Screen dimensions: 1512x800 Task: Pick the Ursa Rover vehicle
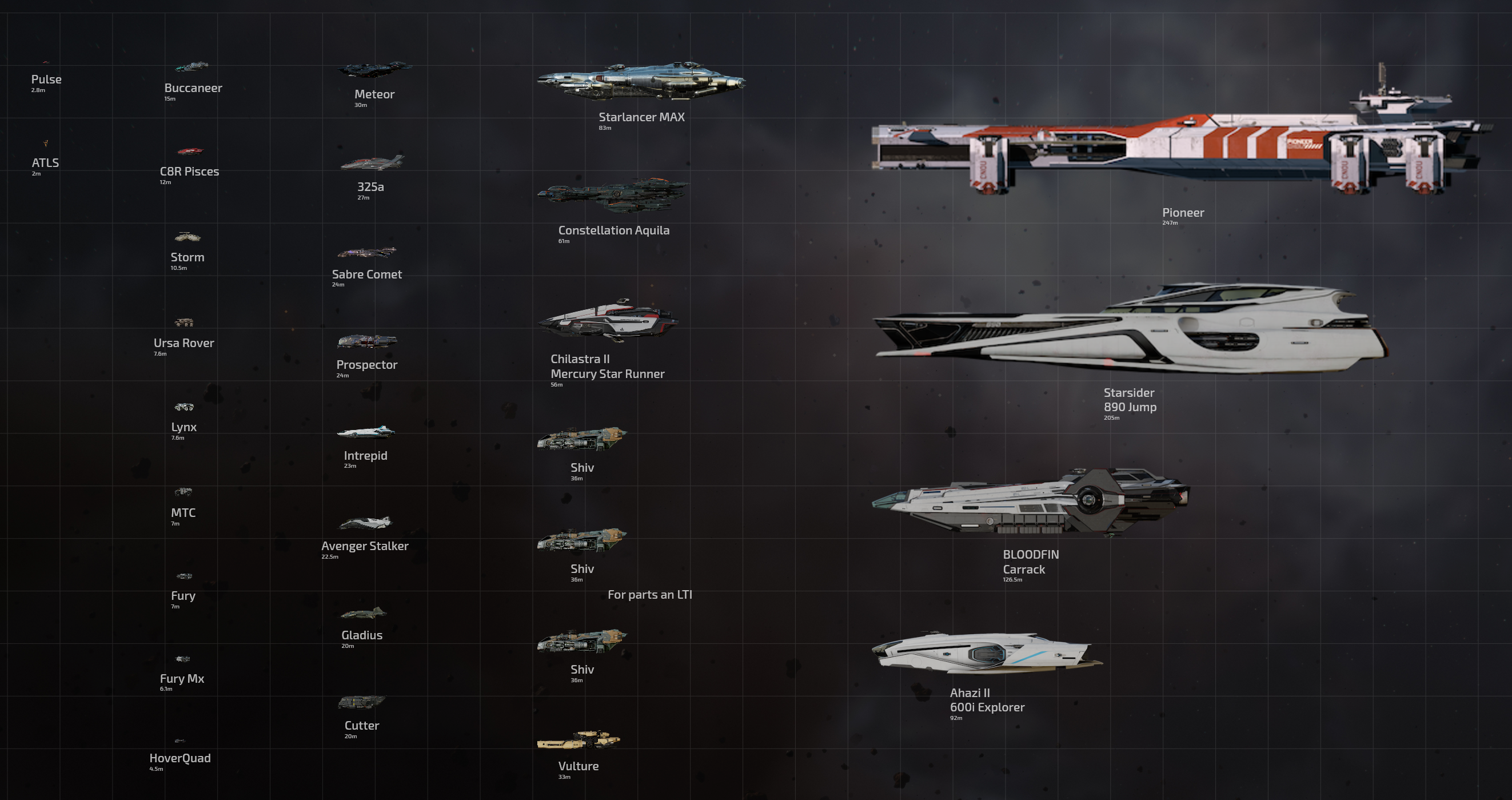coord(184,323)
